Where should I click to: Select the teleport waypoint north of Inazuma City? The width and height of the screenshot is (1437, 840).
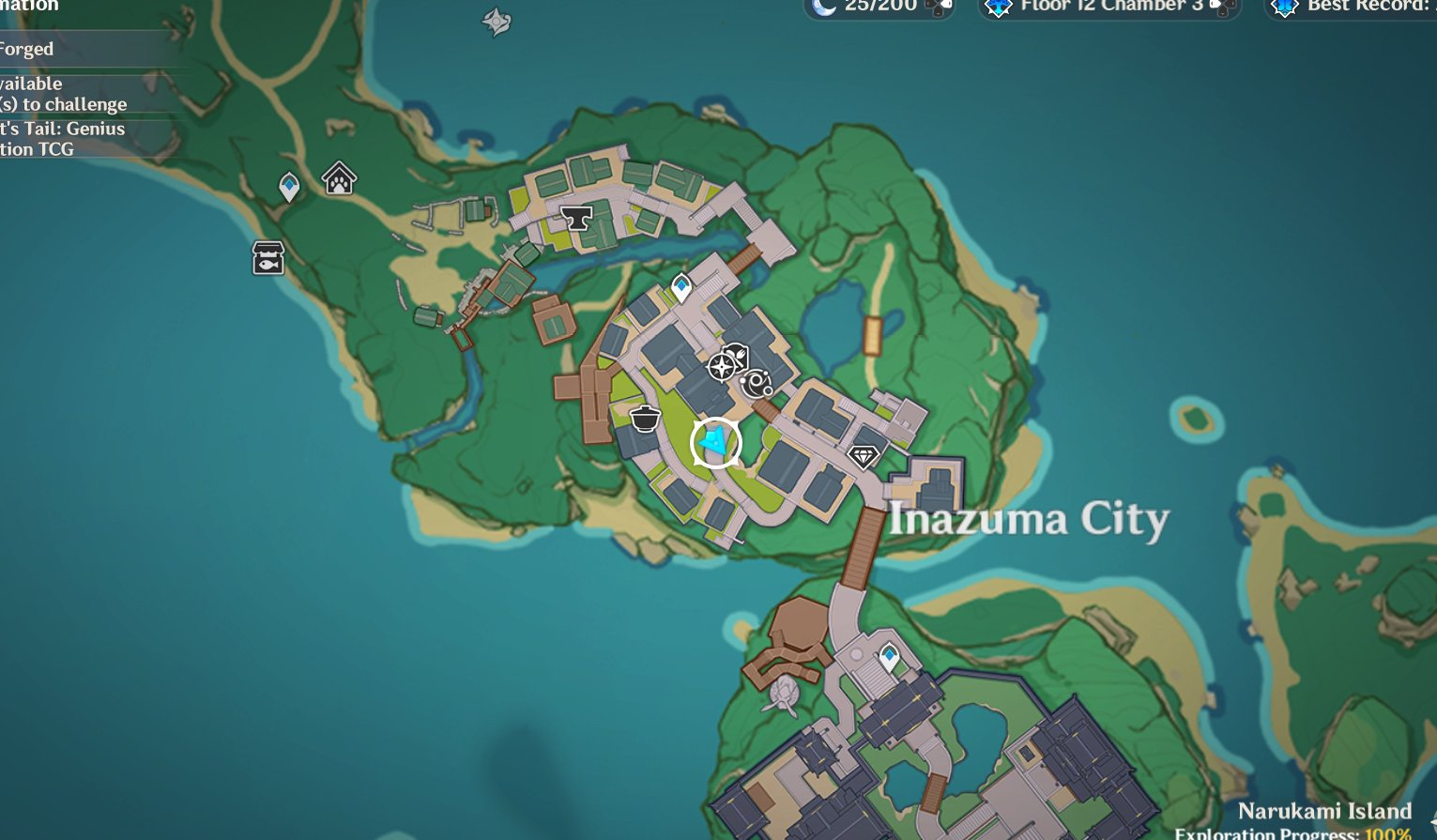point(681,286)
